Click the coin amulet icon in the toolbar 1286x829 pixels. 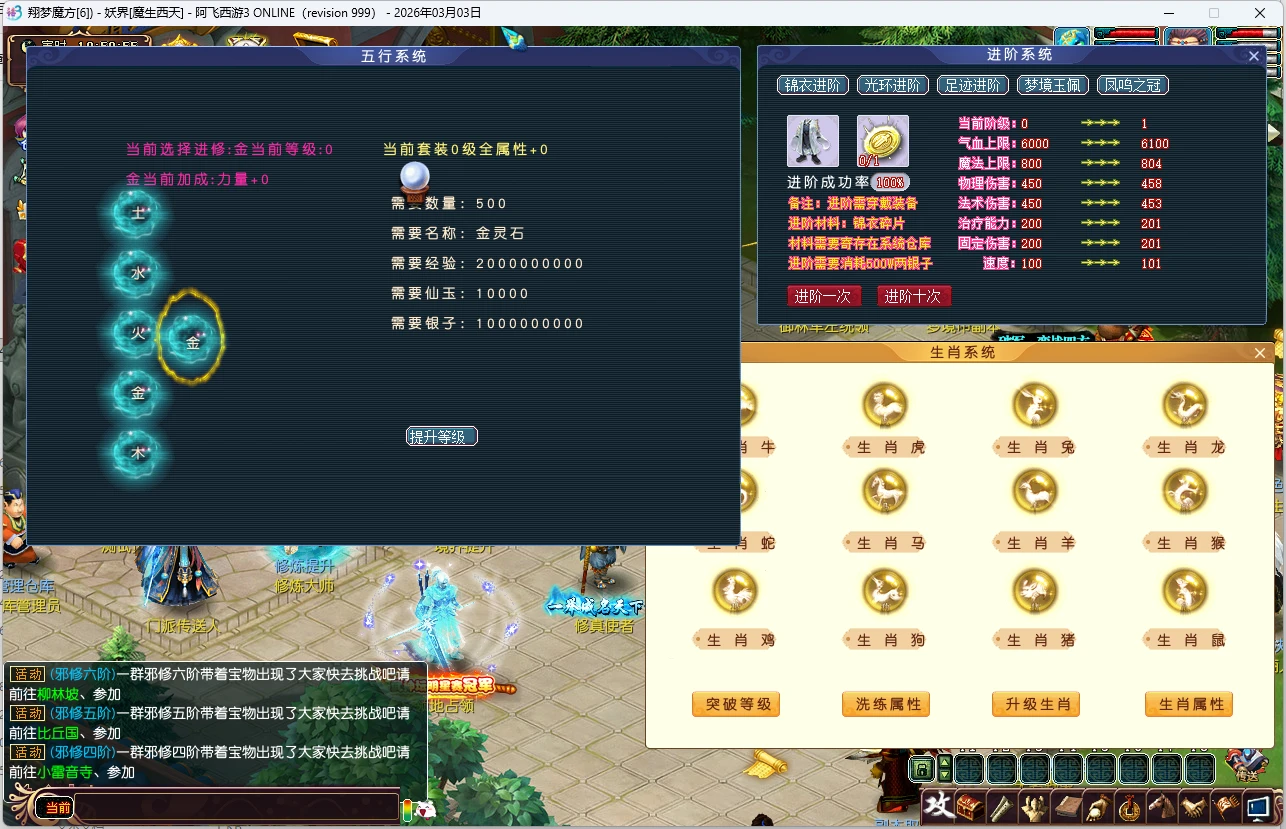pyautogui.click(x=1128, y=807)
